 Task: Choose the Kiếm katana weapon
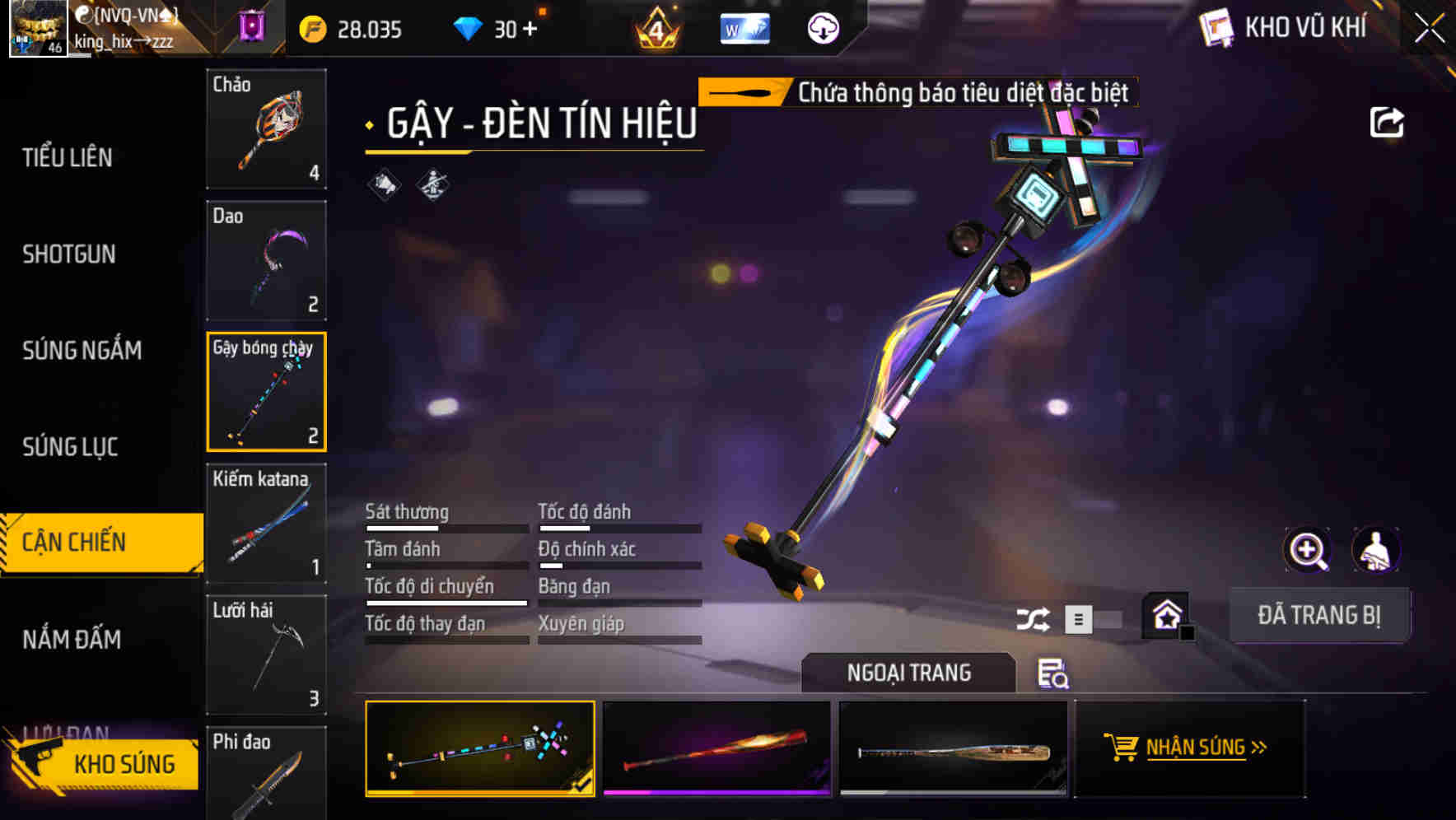tap(266, 524)
